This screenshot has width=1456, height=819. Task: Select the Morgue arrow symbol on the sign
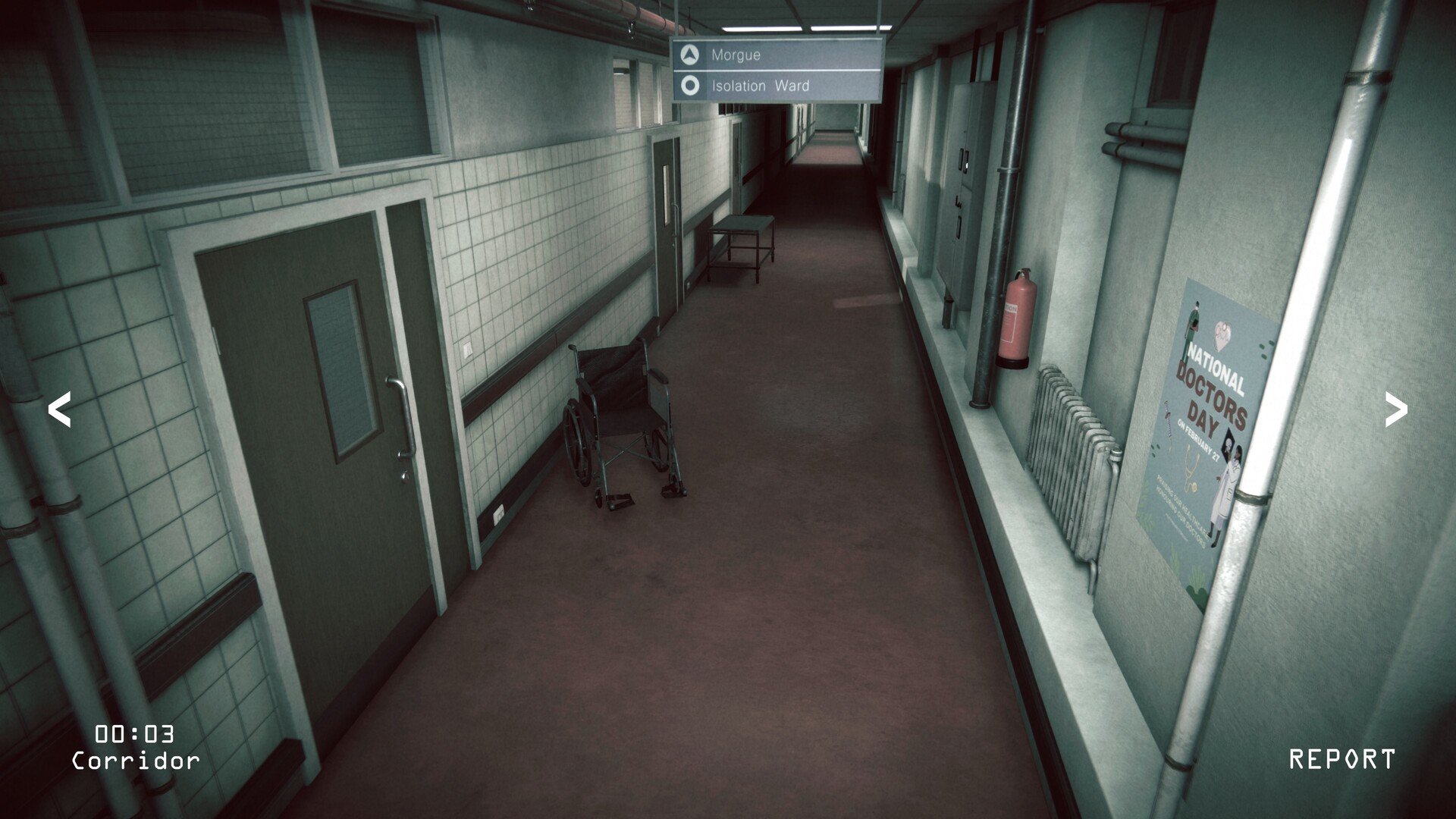[689, 55]
